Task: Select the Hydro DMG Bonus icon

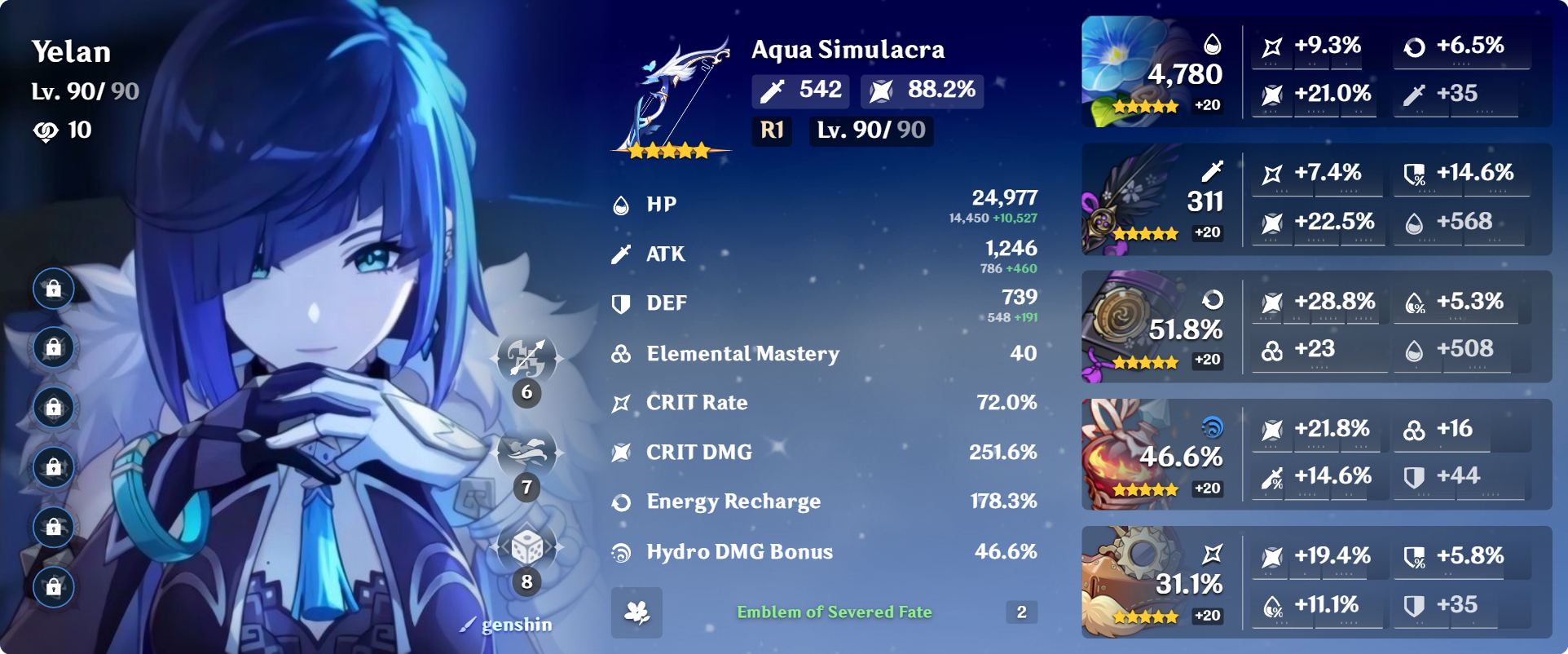Action: 621,551
